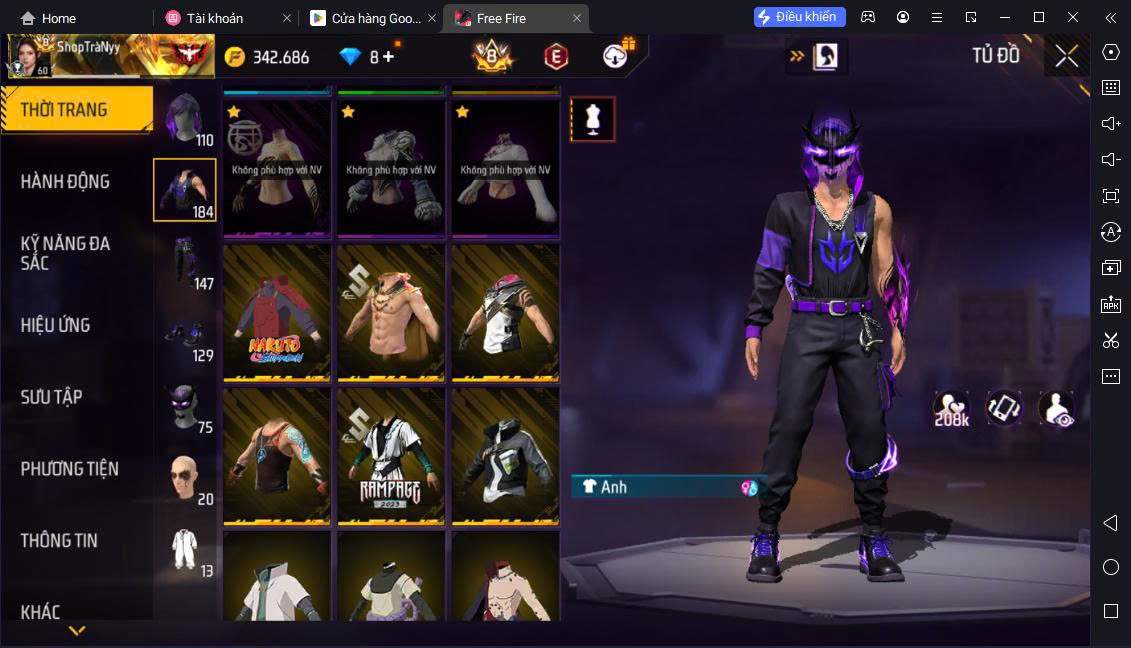Viewport: 1131px width, 648px height.
Task: Select the Thời Trang tab
Action: click(64, 110)
